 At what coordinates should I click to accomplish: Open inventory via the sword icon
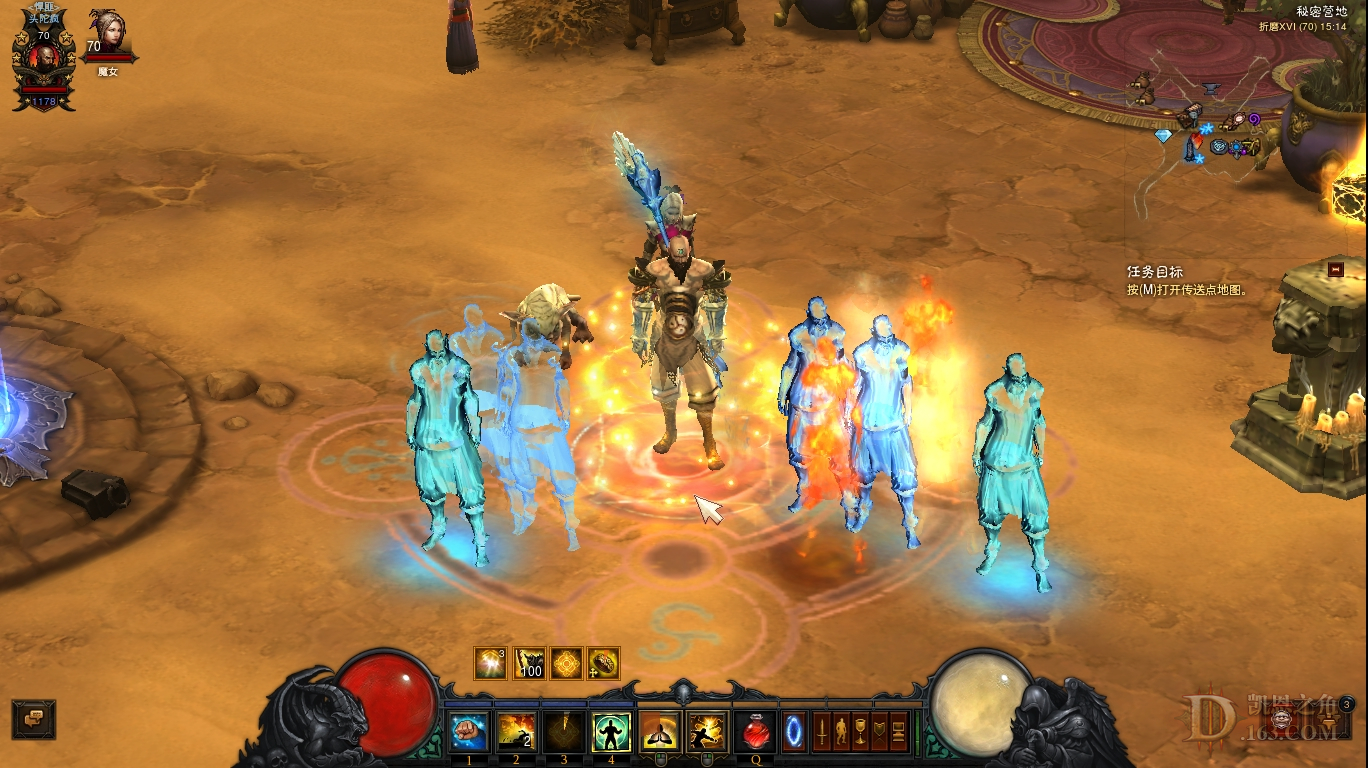click(x=822, y=731)
